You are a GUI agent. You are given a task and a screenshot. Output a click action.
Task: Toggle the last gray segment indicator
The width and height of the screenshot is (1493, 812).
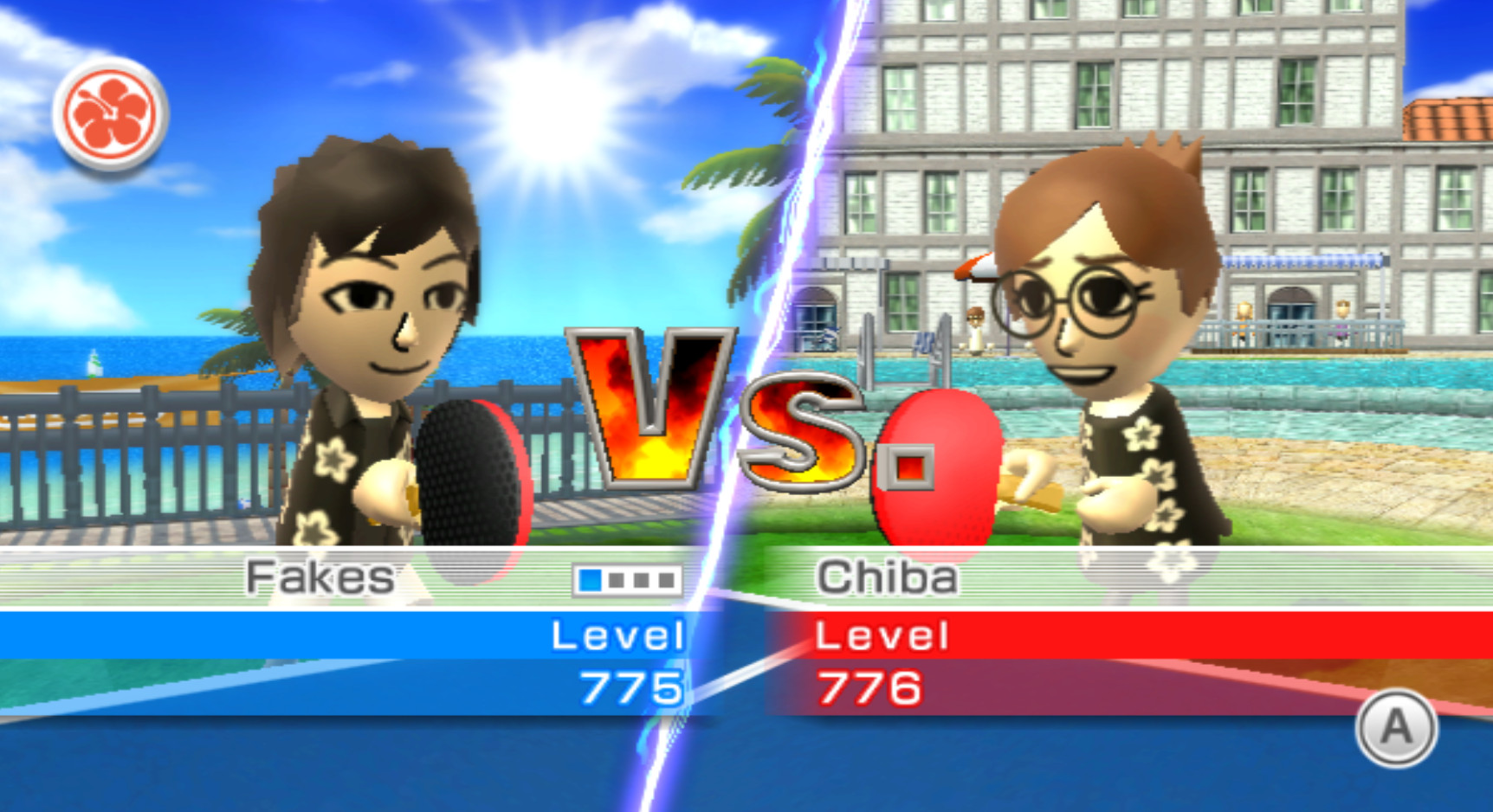[x=667, y=580]
